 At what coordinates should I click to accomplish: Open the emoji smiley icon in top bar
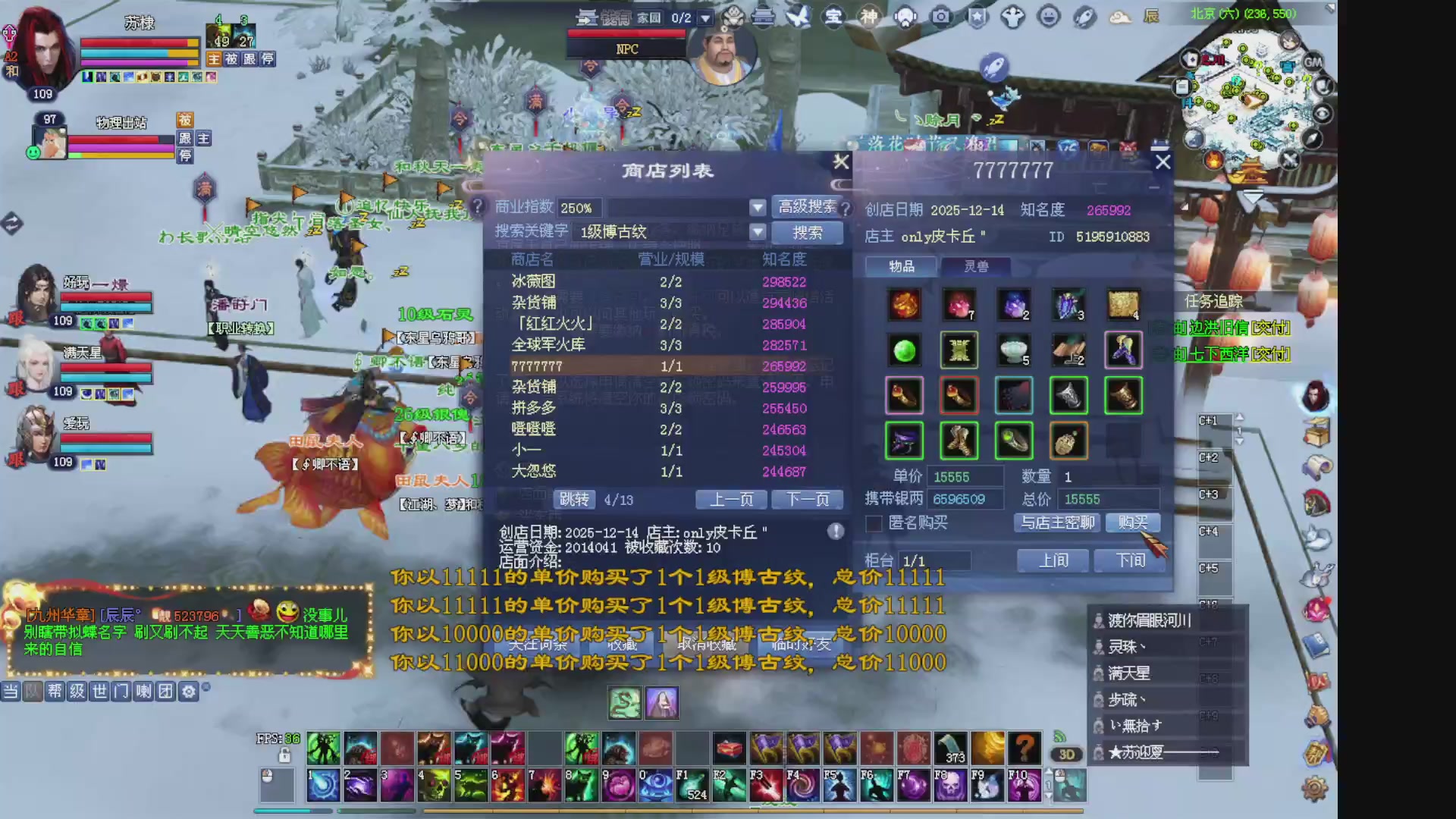coord(1047,17)
